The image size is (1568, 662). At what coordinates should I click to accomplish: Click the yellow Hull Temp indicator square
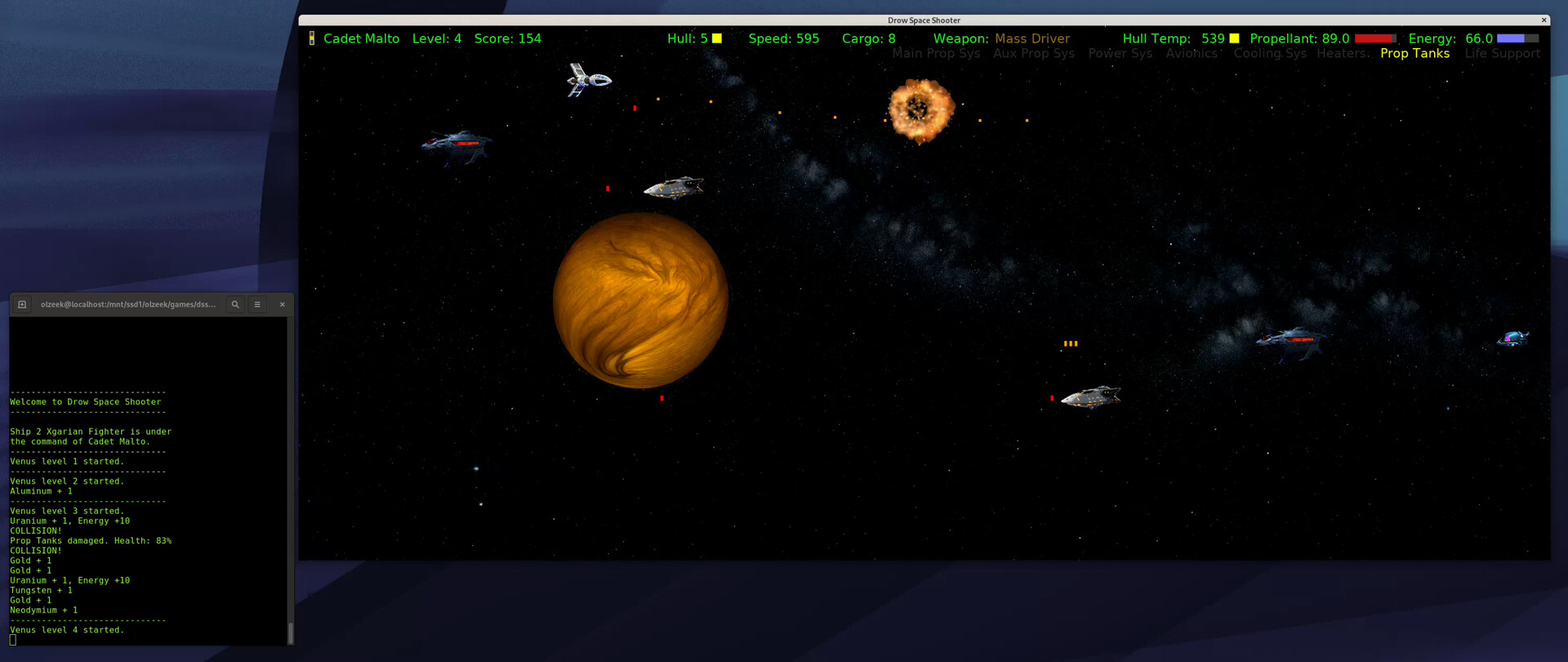pos(1233,38)
